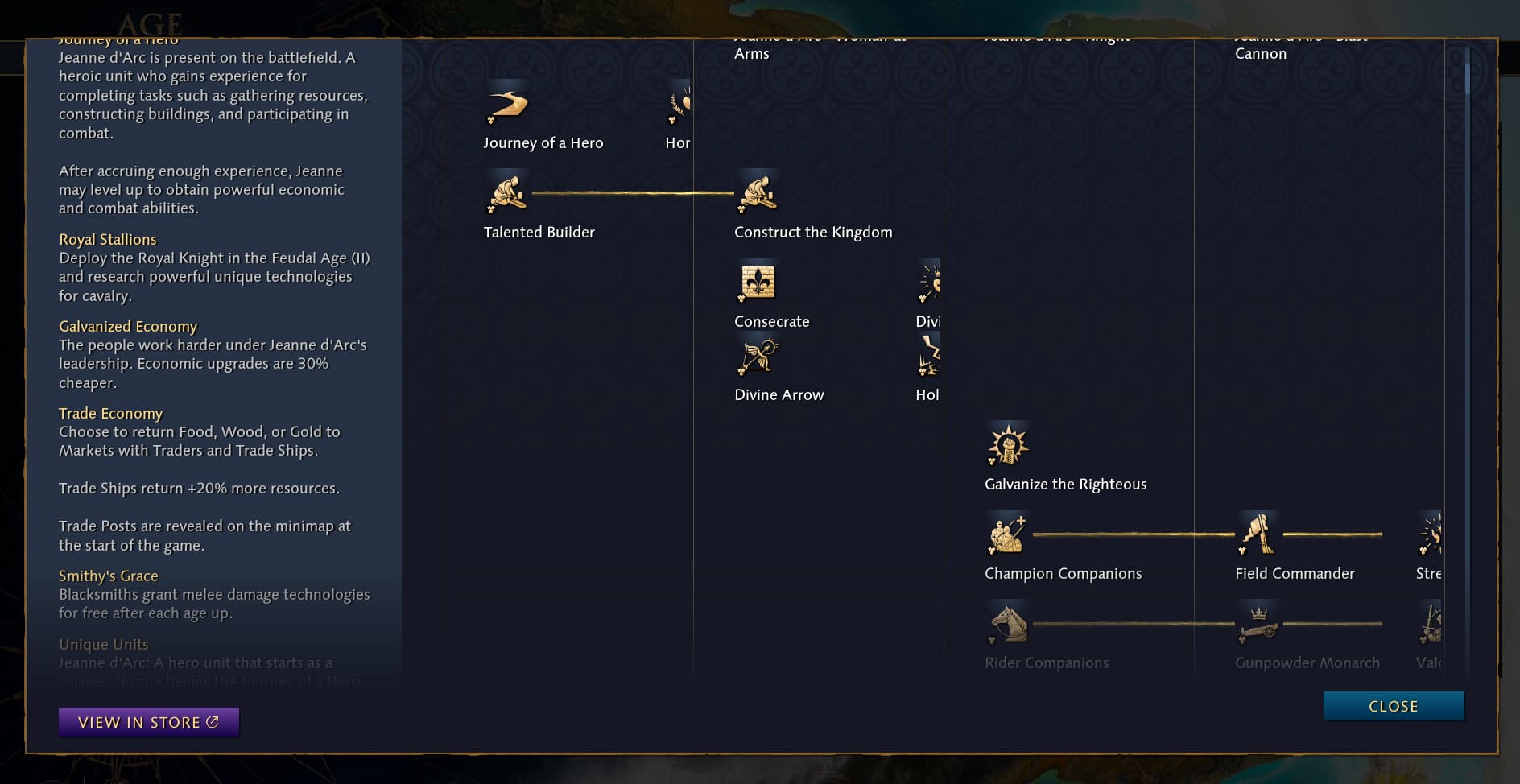Click the Jeanne d'Arc - Woman at Arms column header
This screenshot has height=784, width=1520.
coord(821,46)
